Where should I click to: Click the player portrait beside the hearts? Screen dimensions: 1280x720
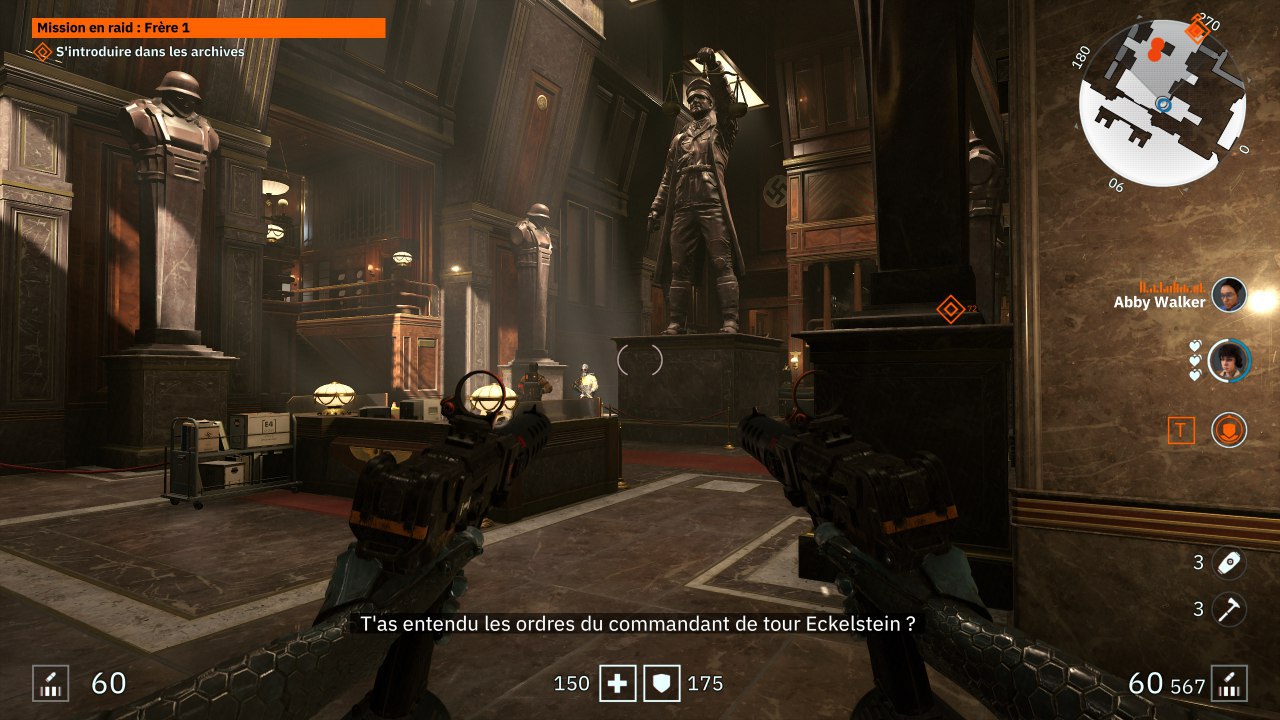1229,360
